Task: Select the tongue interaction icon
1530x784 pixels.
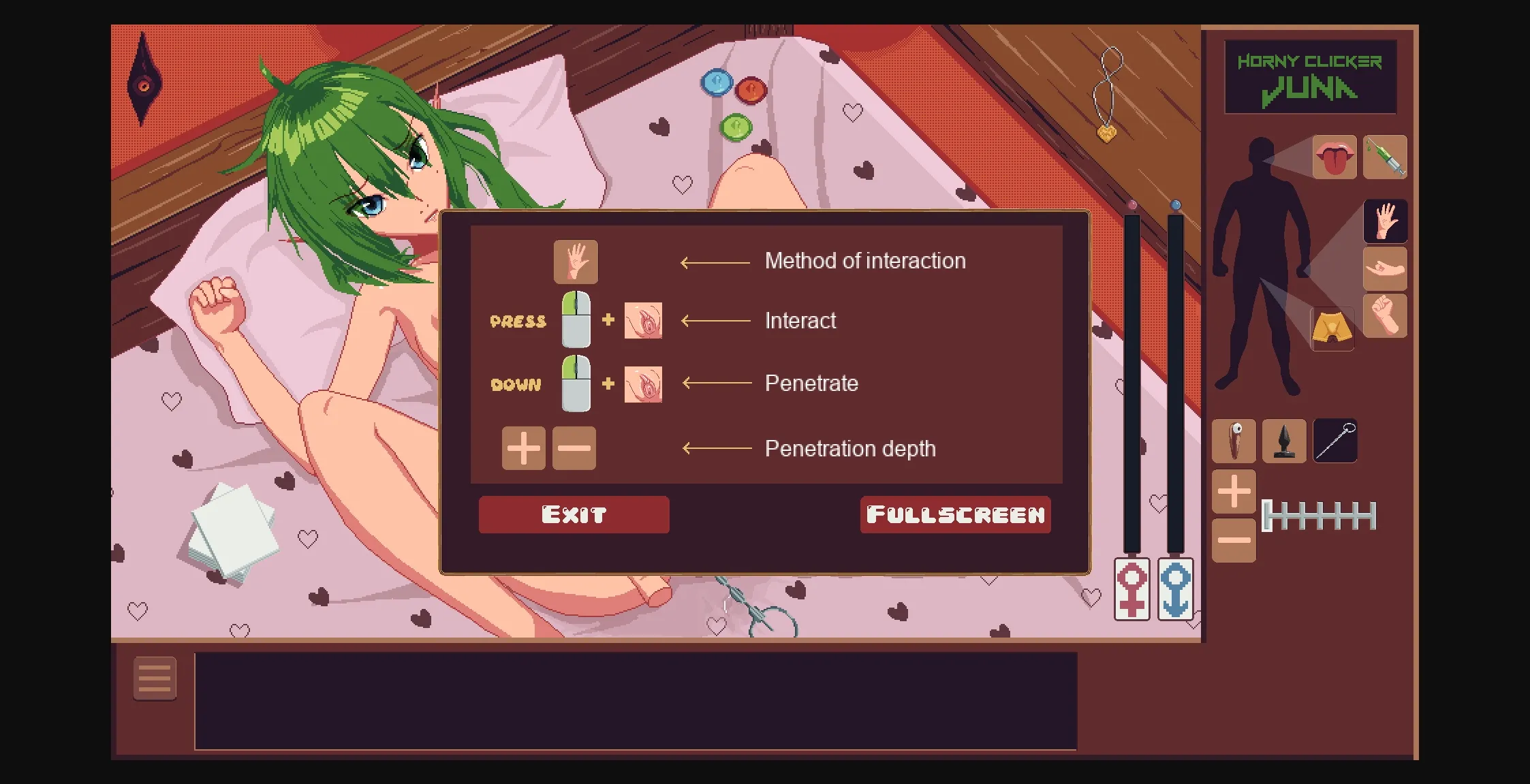Action: (1334, 157)
